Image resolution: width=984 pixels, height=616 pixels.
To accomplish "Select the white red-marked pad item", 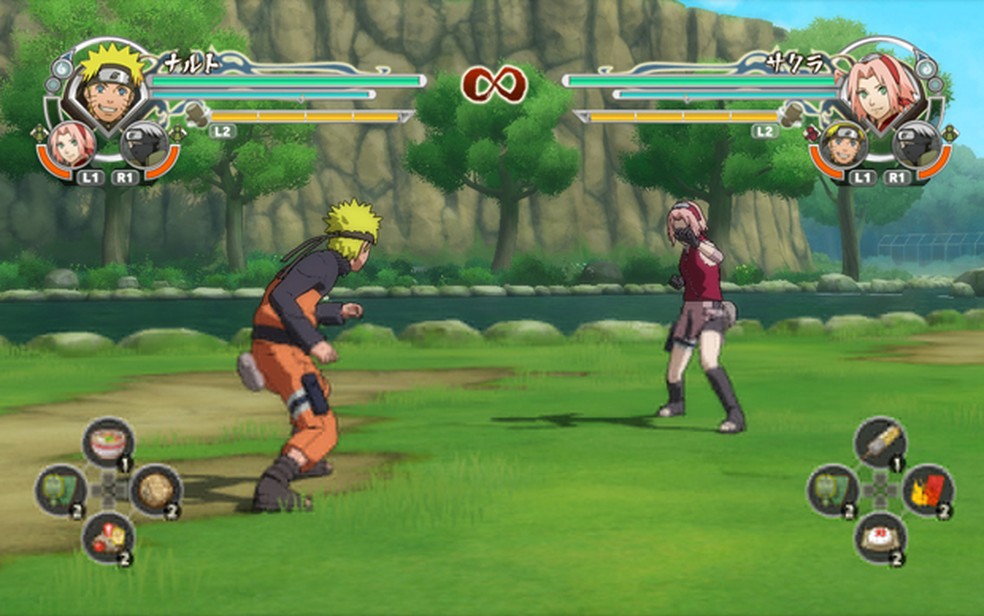I will pos(880,536).
